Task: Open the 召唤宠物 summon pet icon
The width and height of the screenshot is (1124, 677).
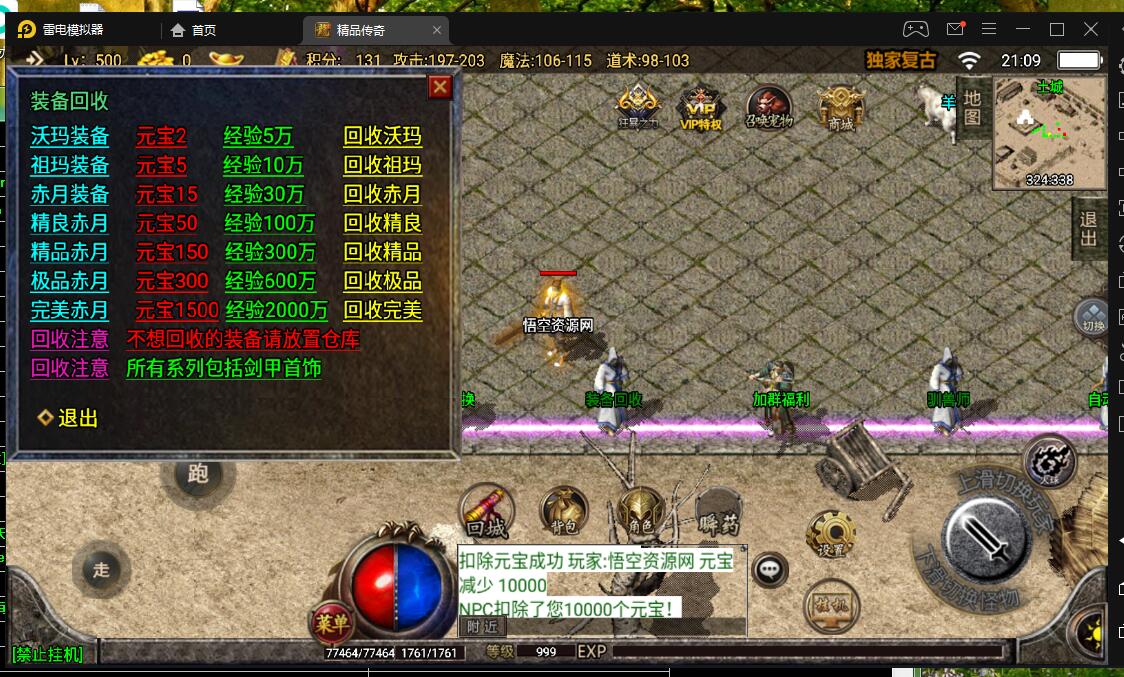Action: (x=768, y=107)
